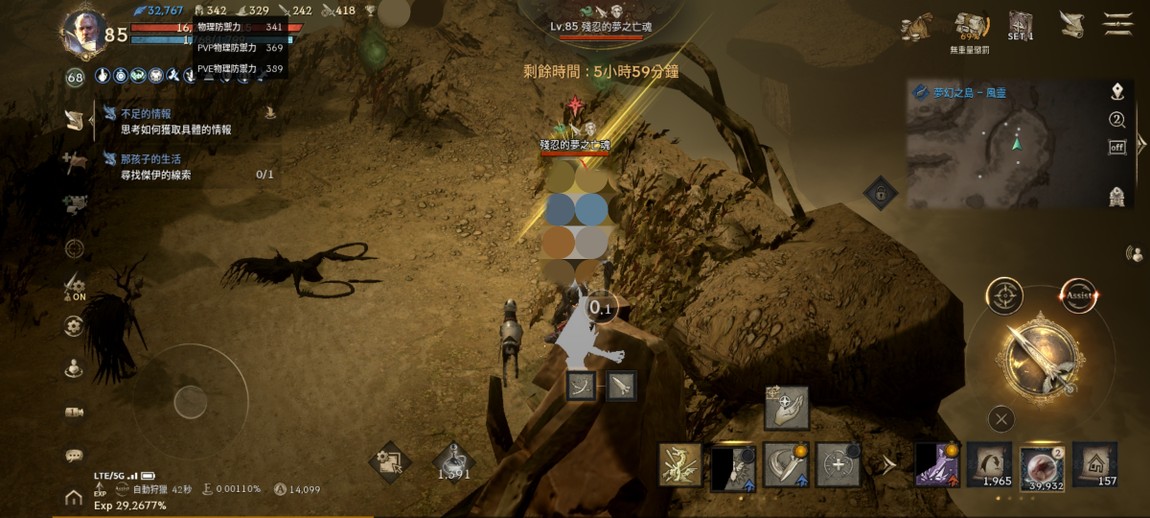Activate the Assist button

pos(1078,296)
